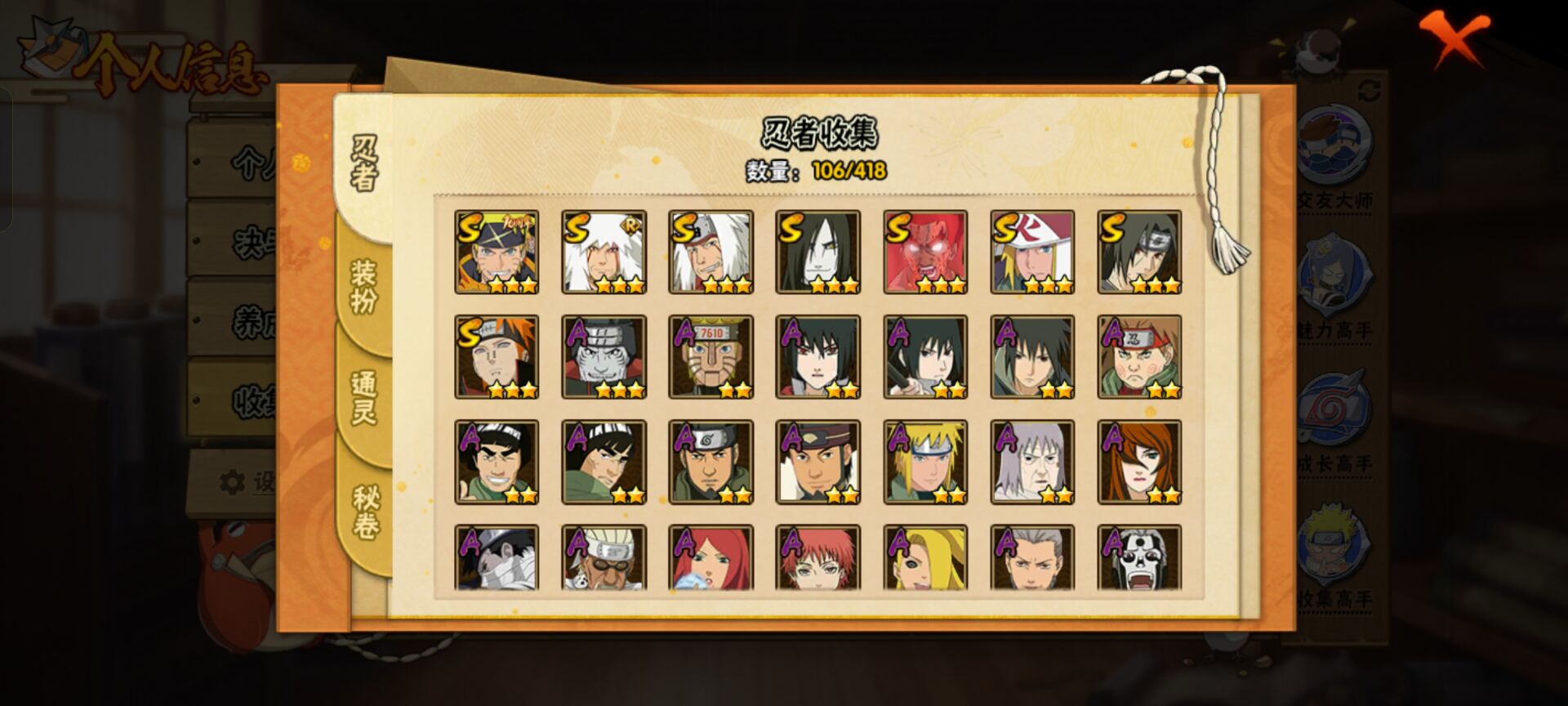Pick the orange-haired Pain portrait

click(x=497, y=357)
